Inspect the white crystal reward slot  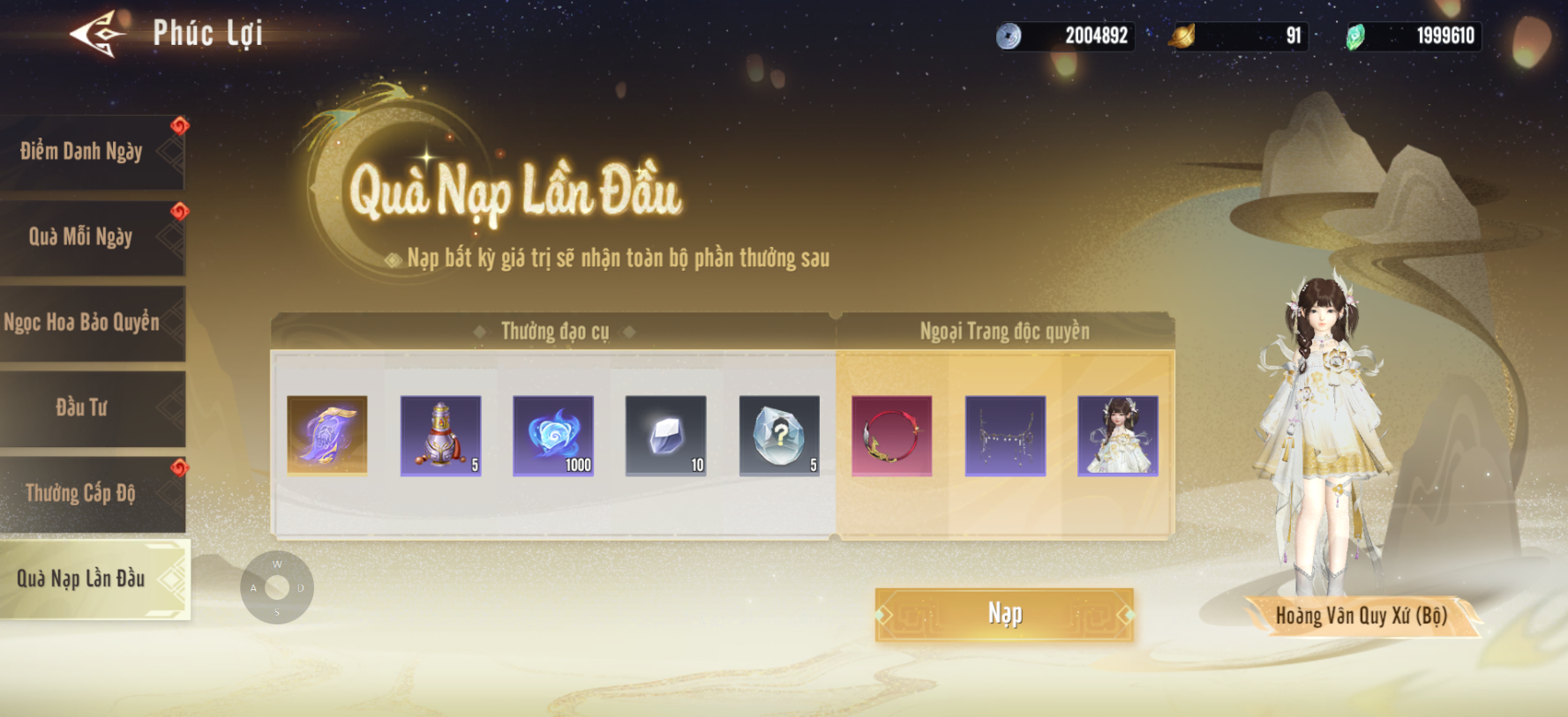pos(666,436)
